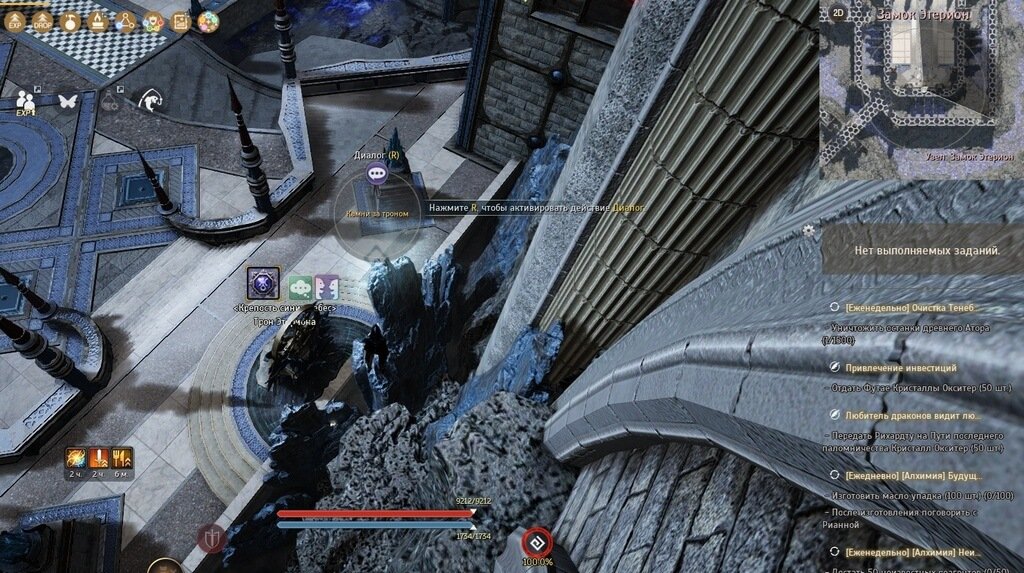Open the weekly Очистка quest entry
This screenshot has height=573, width=1024.
click(911, 308)
